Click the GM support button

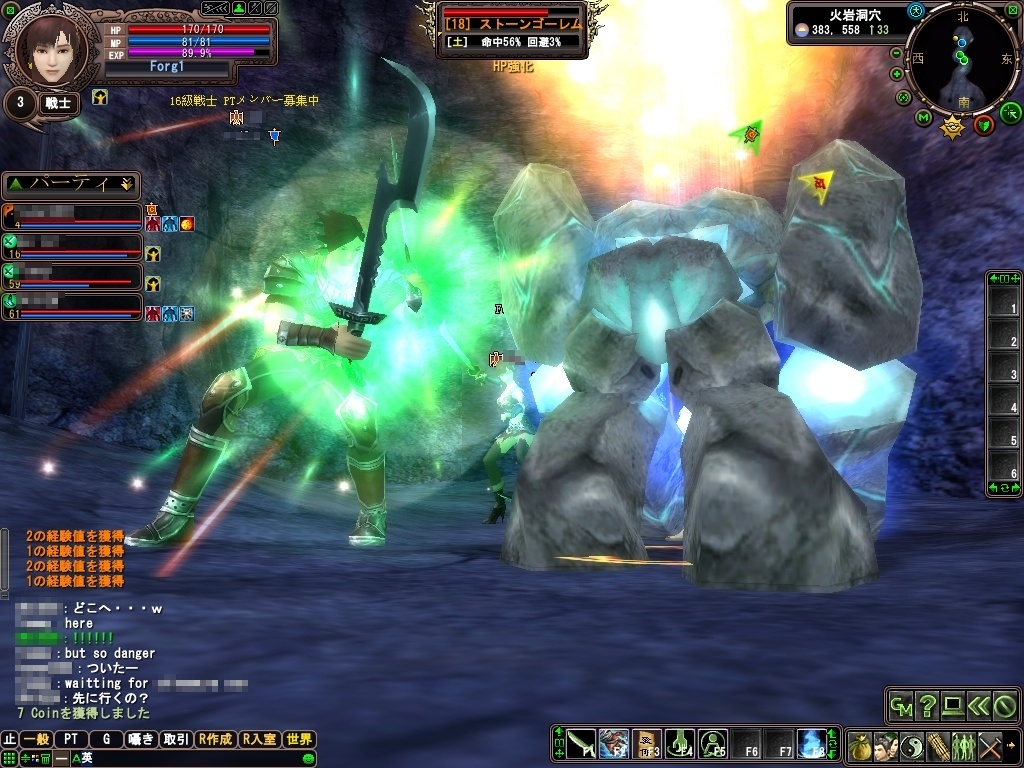(x=901, y=706)
